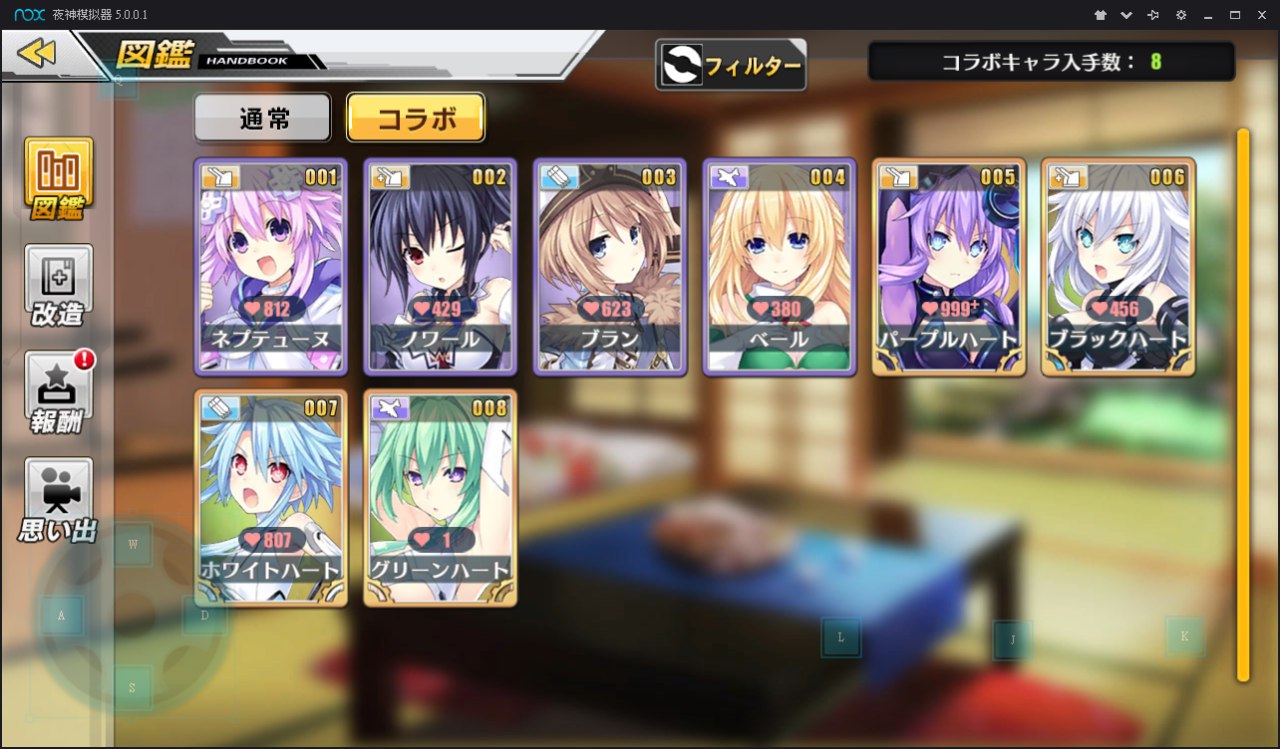The width and height of the screenshot is (1280, 749).
Task: Select the コラボ tab
Action: [x=415, y=119]
